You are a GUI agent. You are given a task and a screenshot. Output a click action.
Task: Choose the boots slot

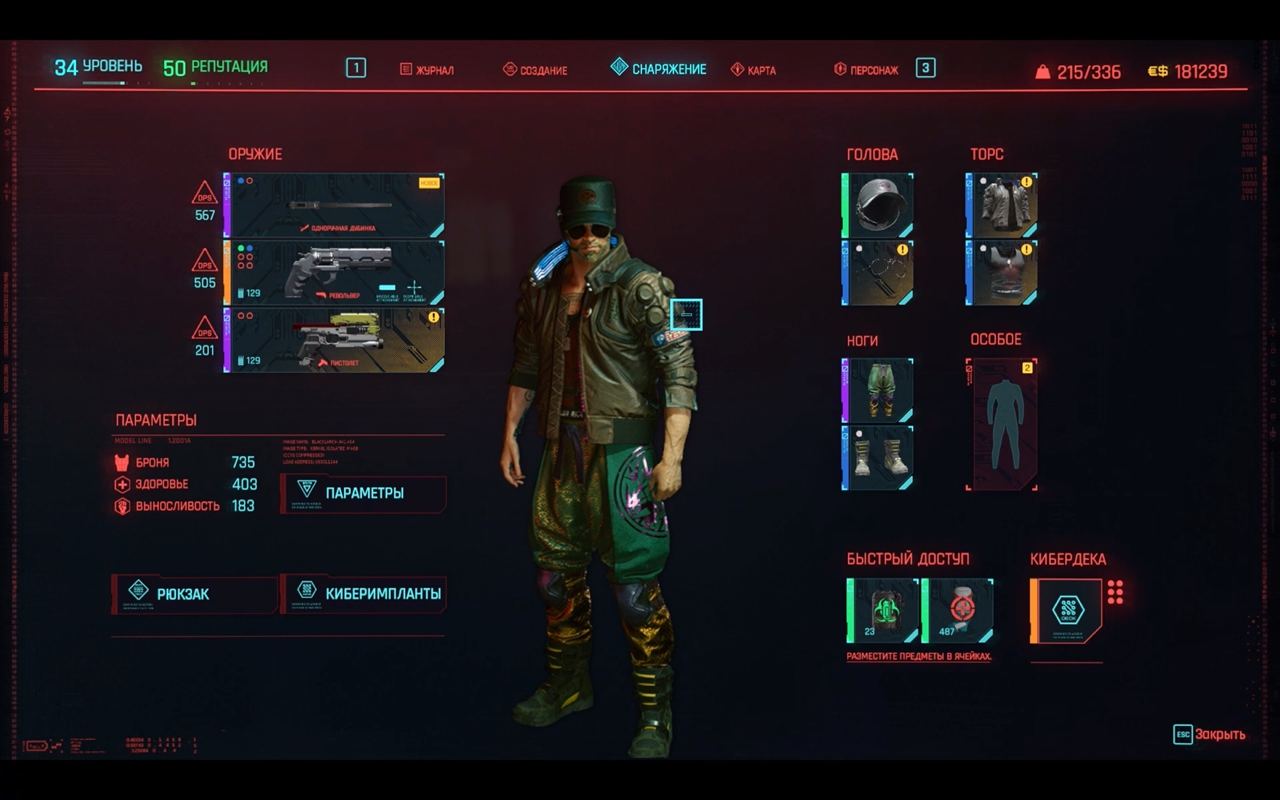click(x=879, y=457)
